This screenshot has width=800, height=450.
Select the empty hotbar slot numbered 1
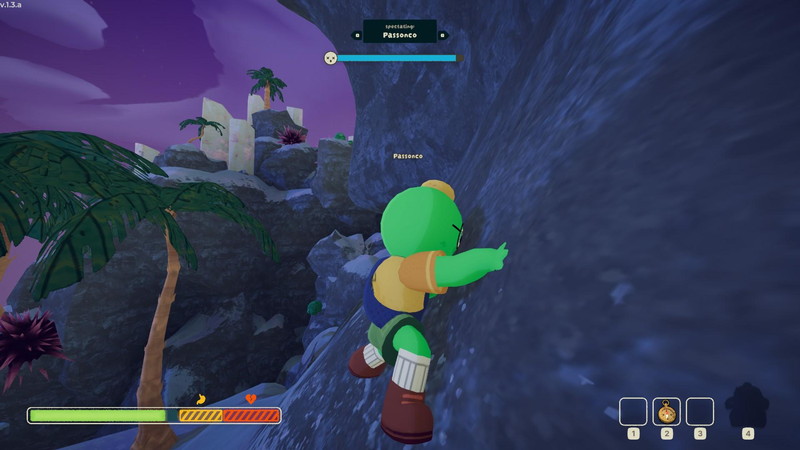click(633, 411)
